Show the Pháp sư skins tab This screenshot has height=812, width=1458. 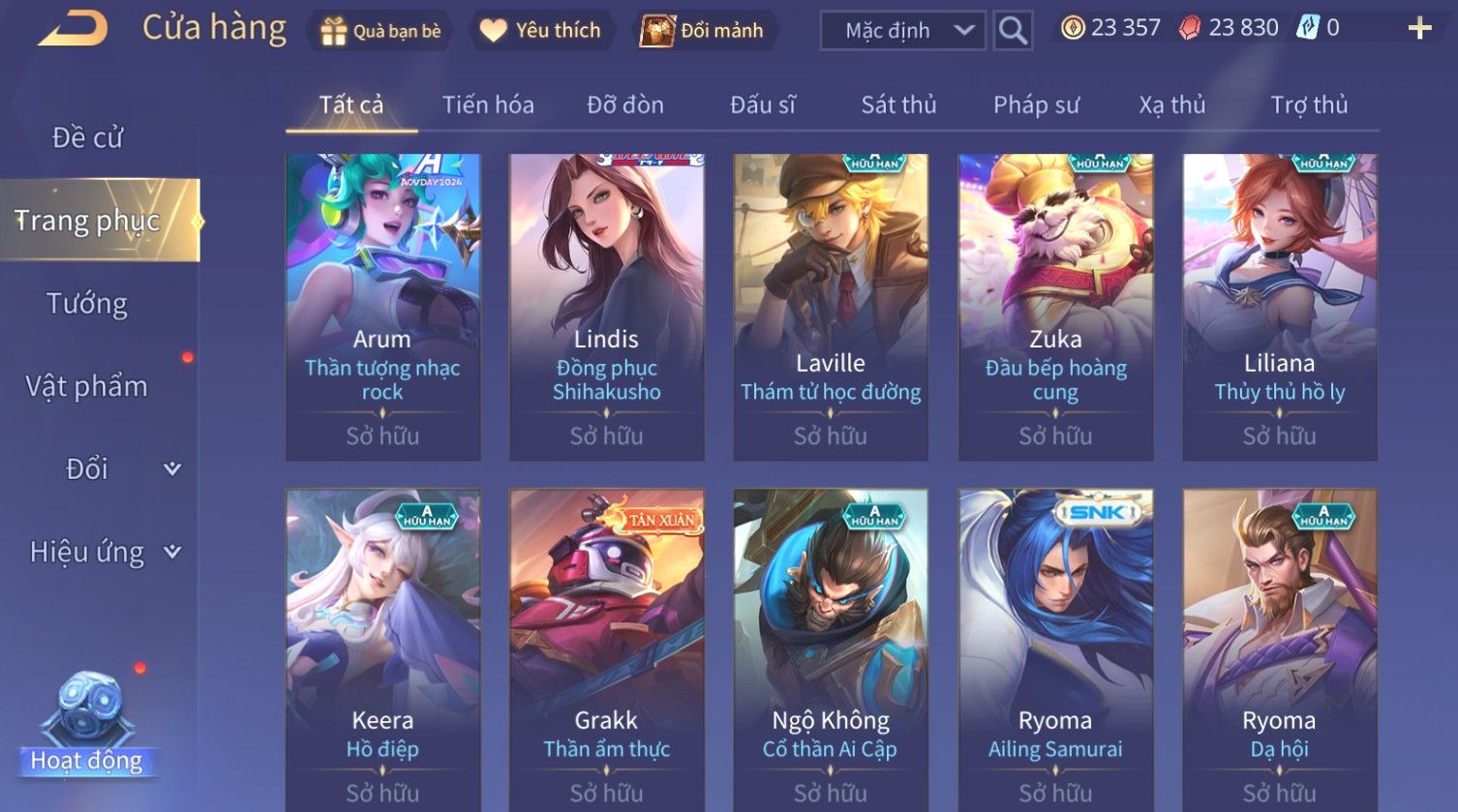pos(1036,105)
